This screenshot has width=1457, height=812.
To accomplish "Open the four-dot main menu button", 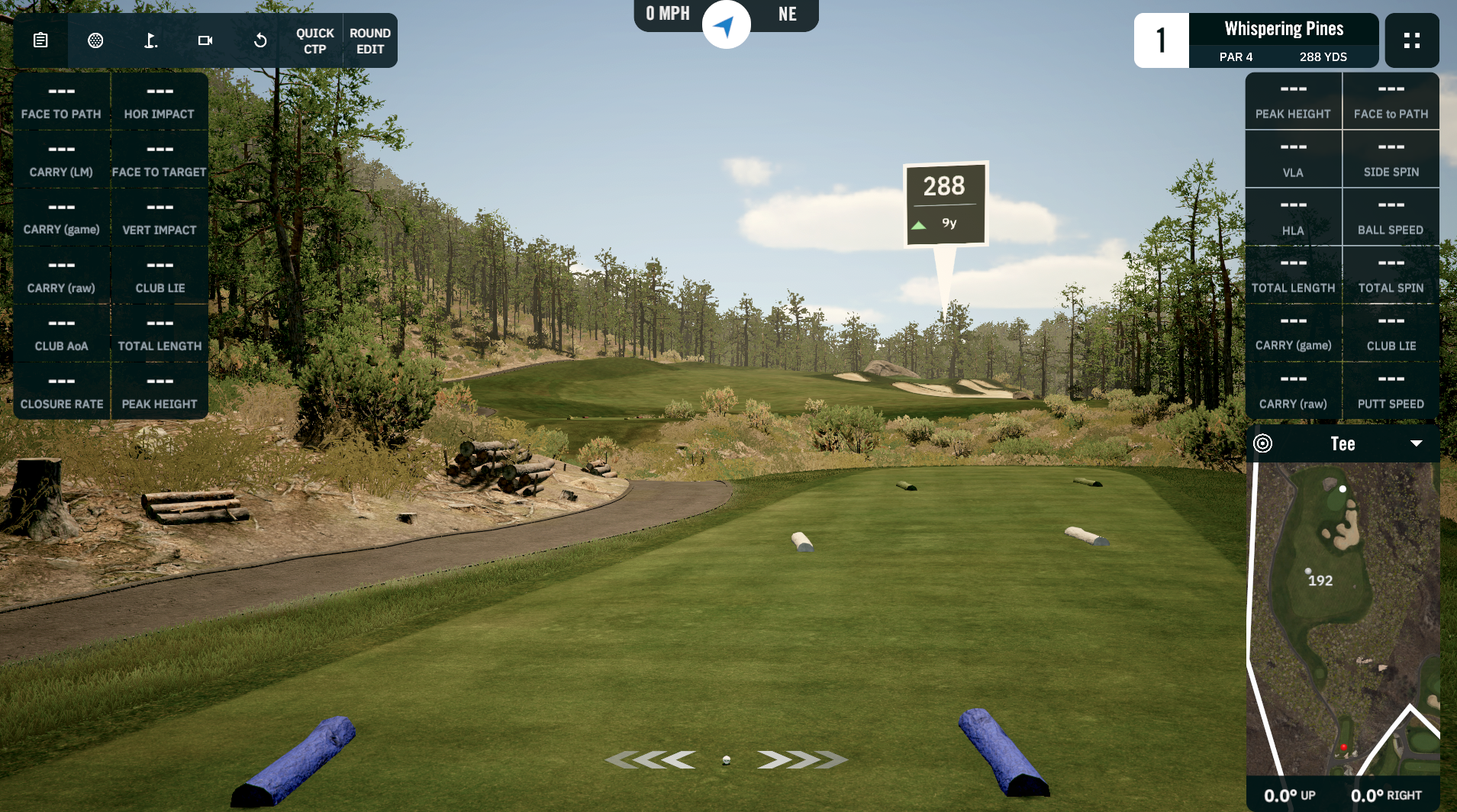I will 1411,40.
